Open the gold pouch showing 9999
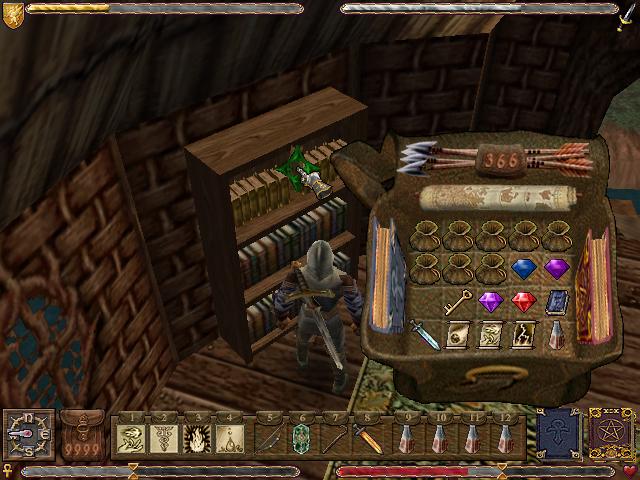This screenshot has height=480, width=640. 83,439
